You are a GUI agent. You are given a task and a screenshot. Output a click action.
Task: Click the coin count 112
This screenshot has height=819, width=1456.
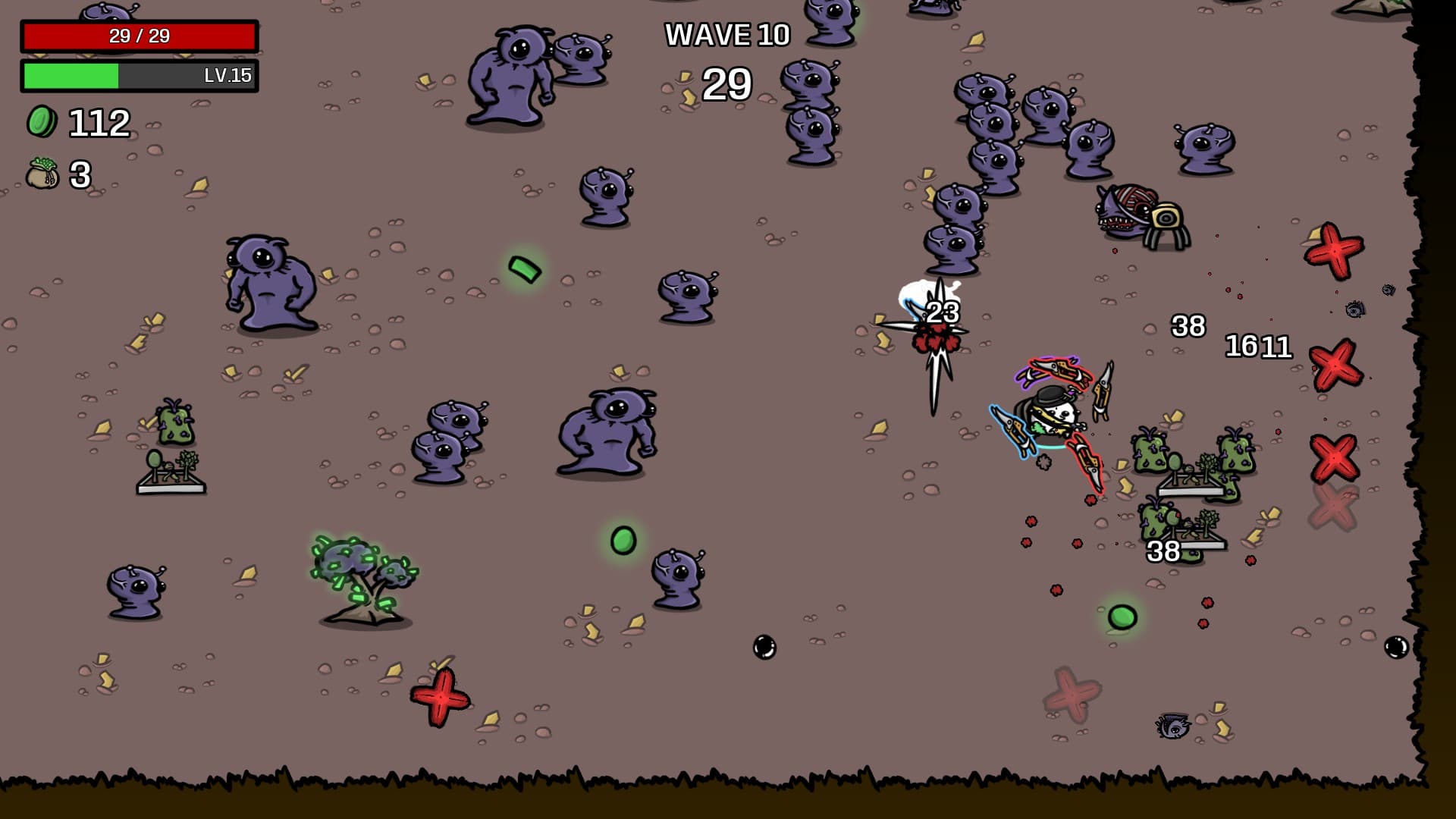pyautogui.click(x=99, y=121)
